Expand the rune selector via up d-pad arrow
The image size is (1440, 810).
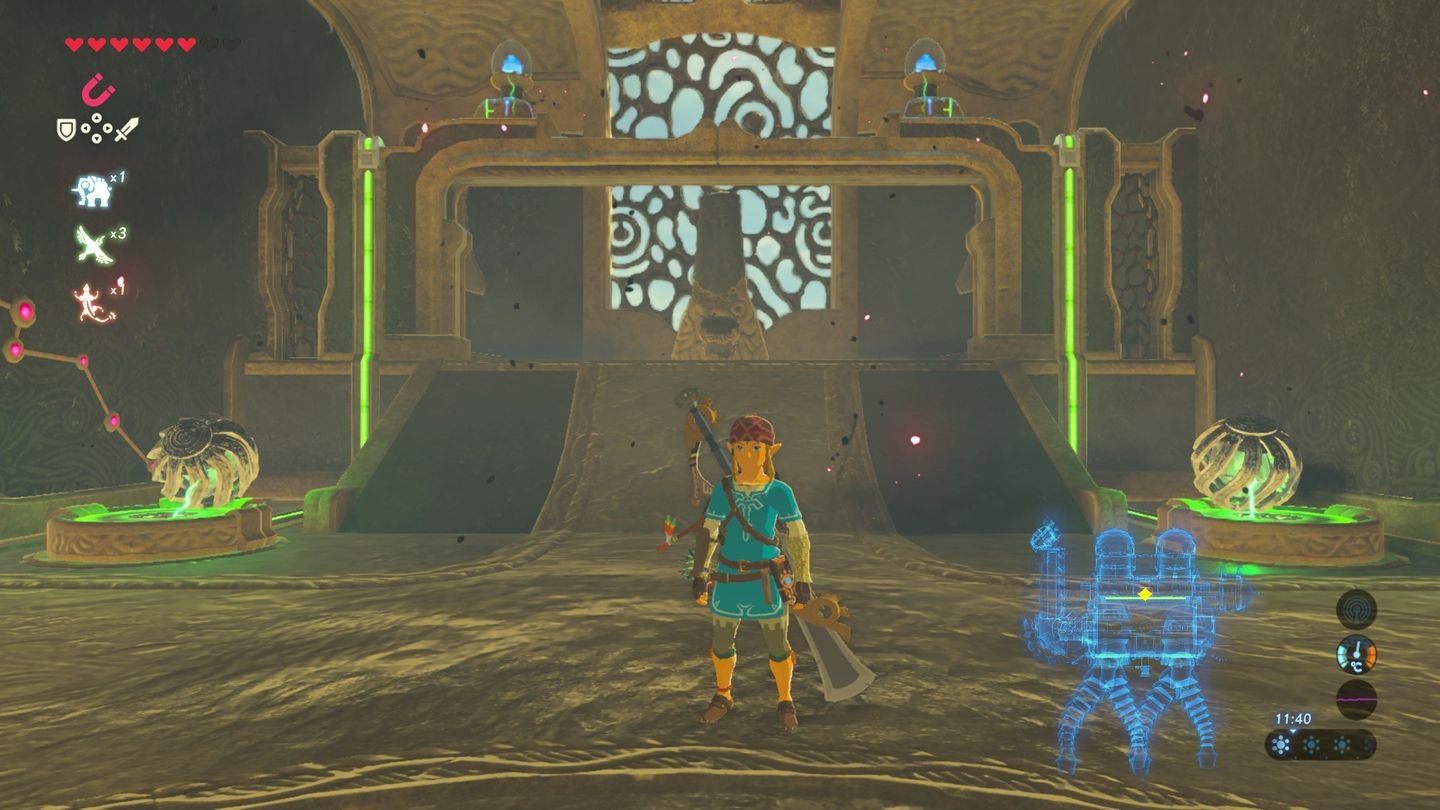click(96, 118)
